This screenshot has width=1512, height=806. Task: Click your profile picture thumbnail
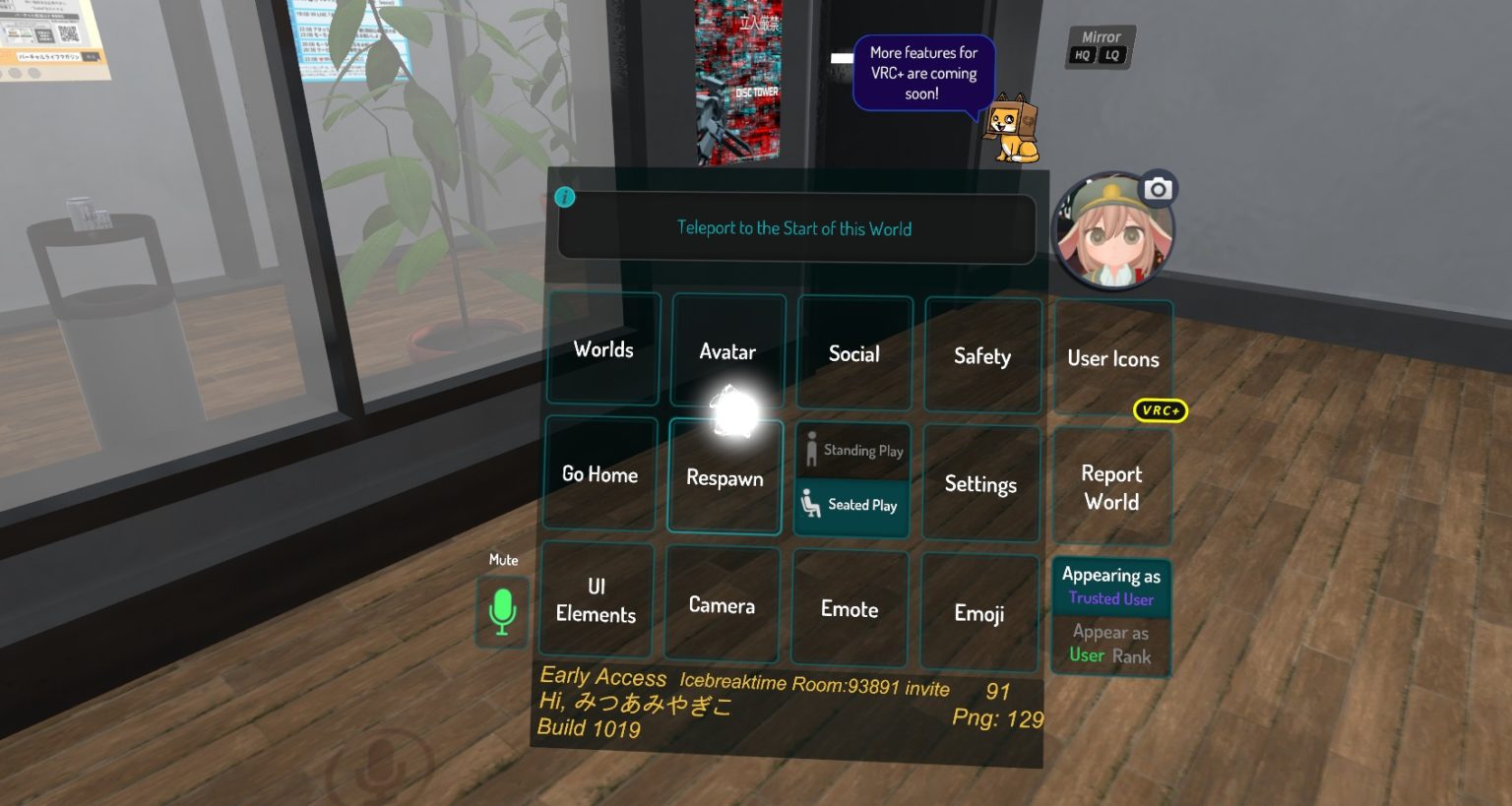tap(1111, 230)
